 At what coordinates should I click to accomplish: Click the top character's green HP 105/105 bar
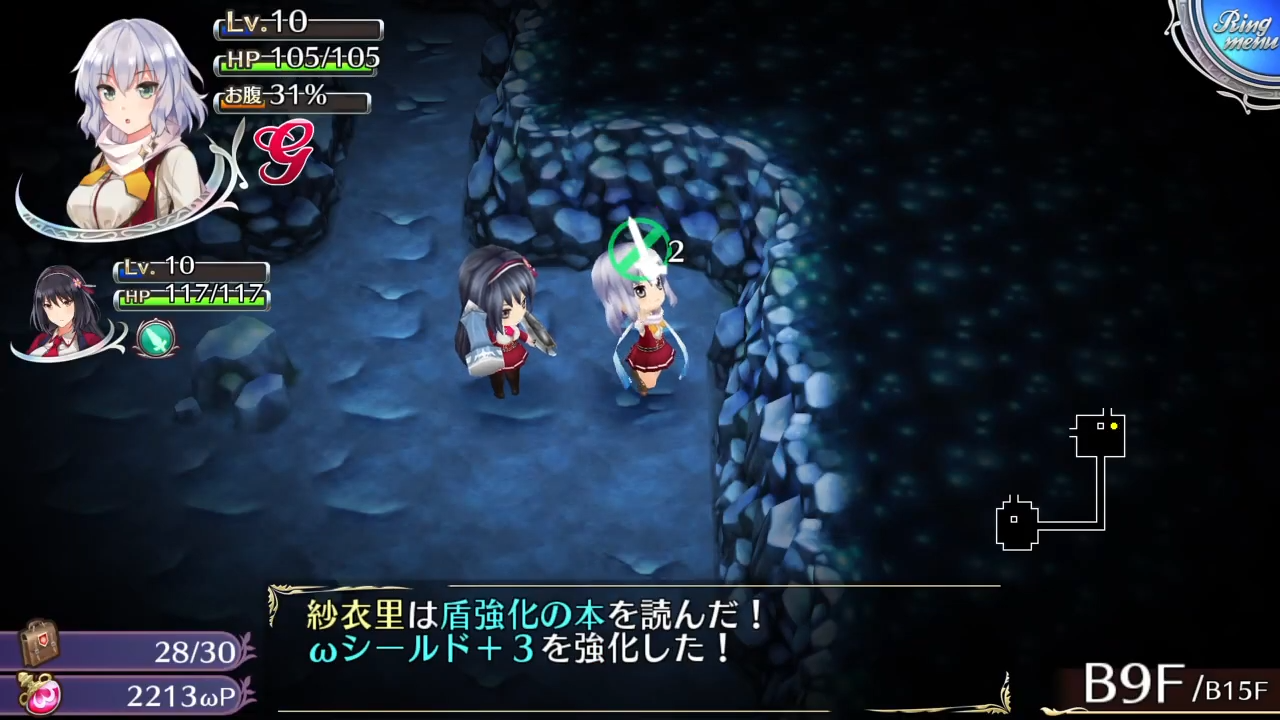pyautogui.click(x=297, y=58)
